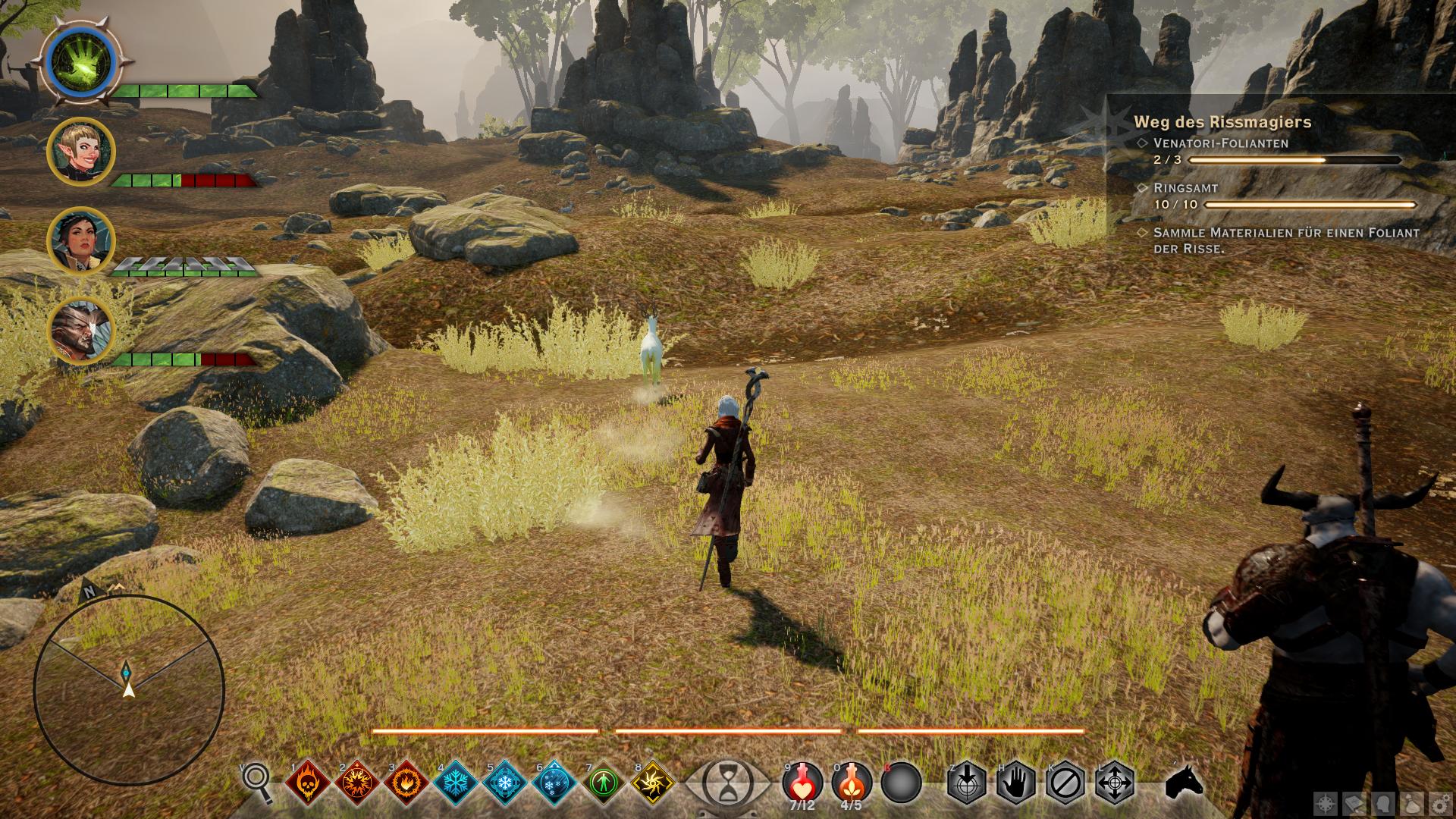
Task: Open the inventory pouch icon
Action: (x=1411, y=802)
